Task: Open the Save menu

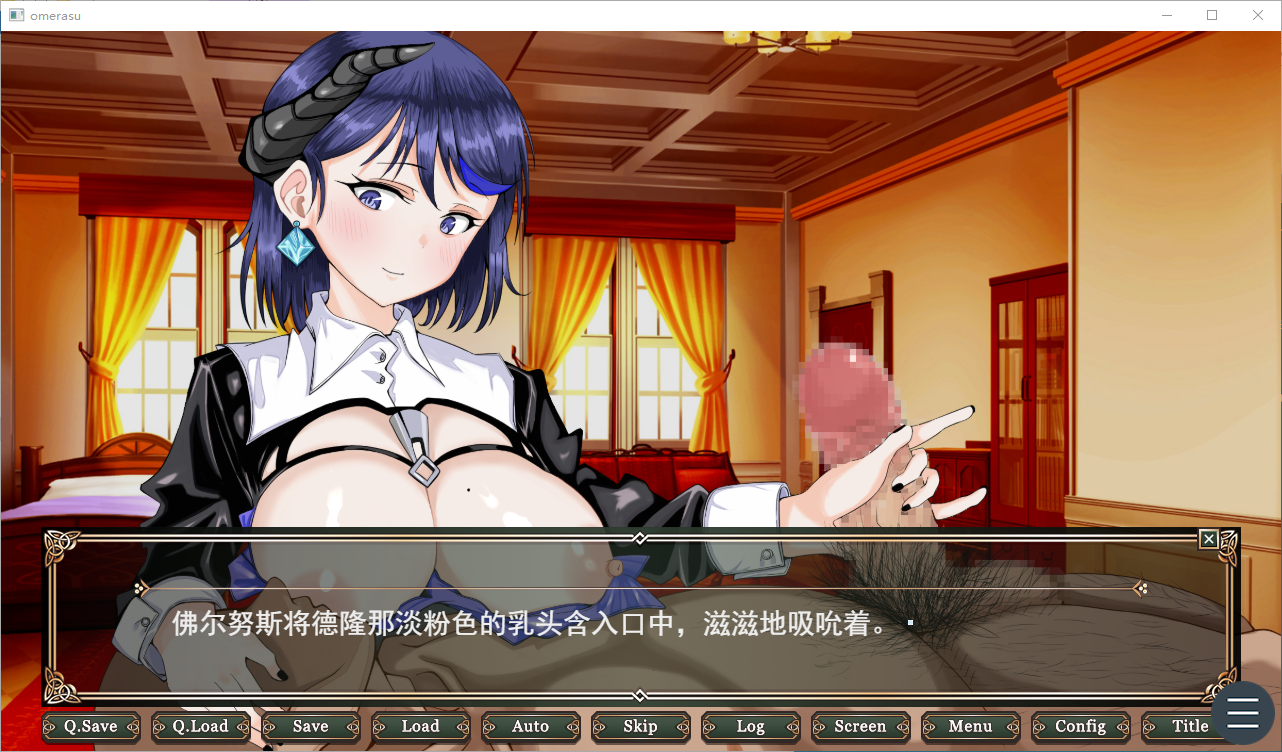Action: (x=310, y=727)
